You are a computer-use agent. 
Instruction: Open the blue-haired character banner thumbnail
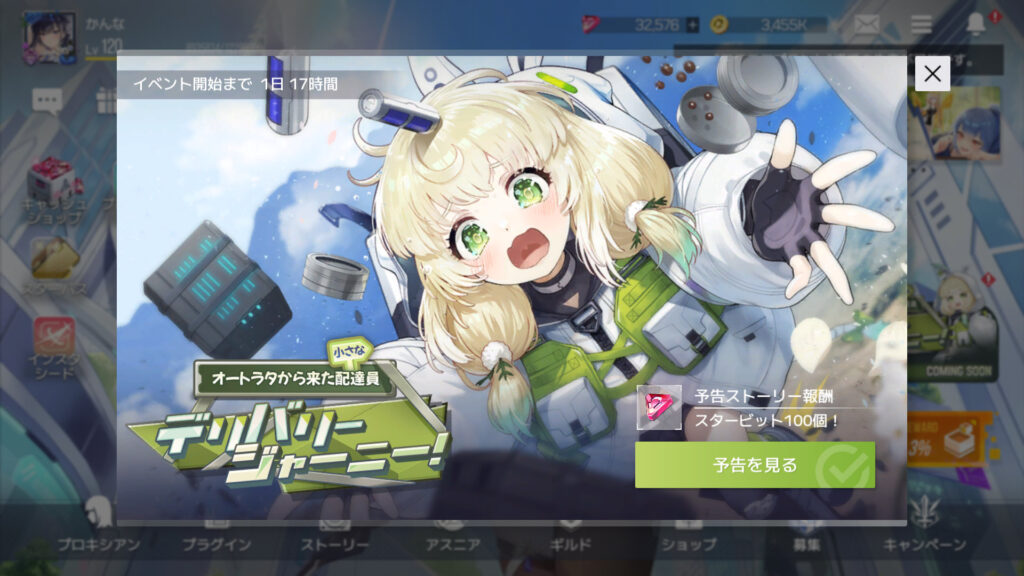pos(953,122)
